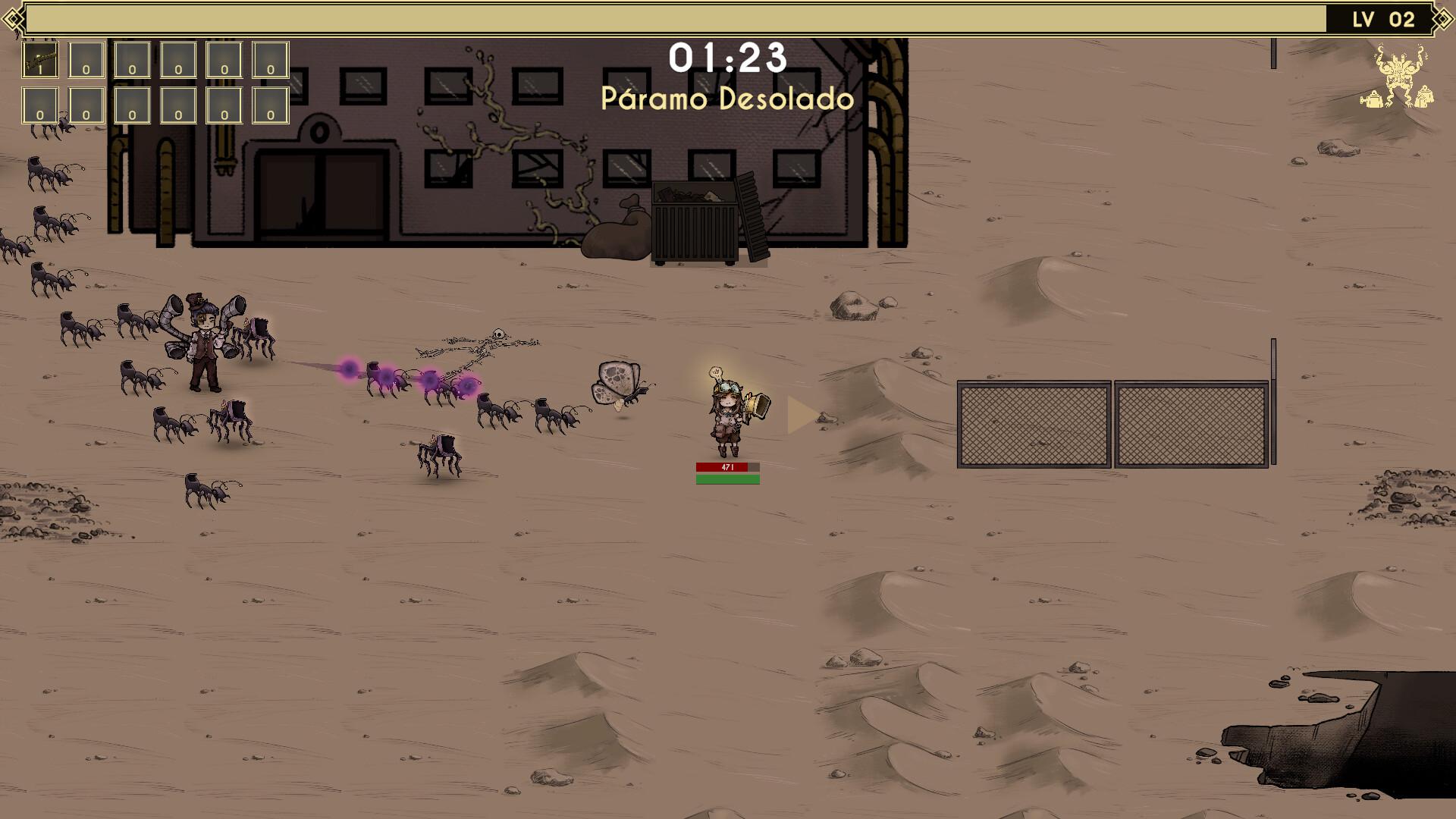This screenshot has height=819, width=1456.
Task: Select the rifle weapon slot
Action: coord(40,60)
